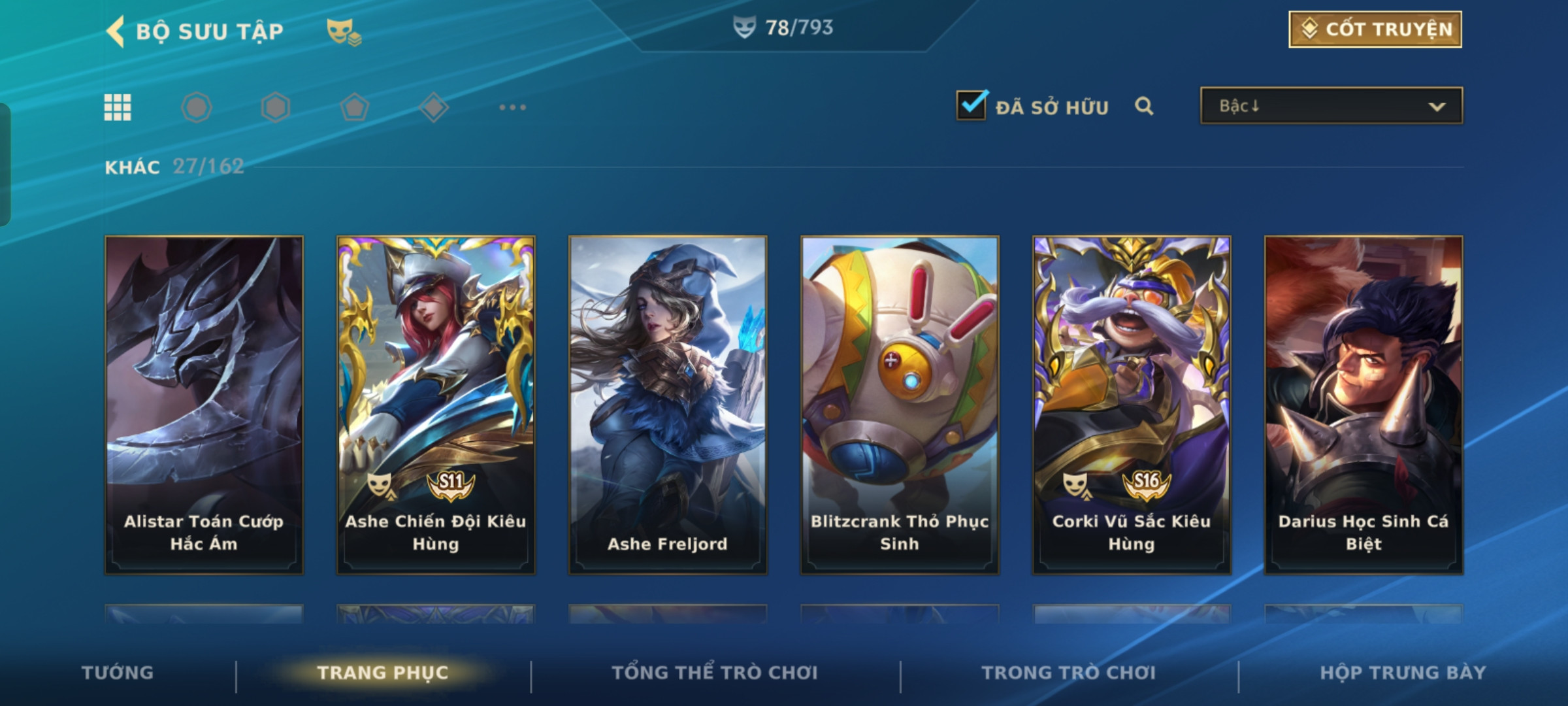Open Corki Vũ Sắc Kiêu Hùng skin

coord(1132,405)
